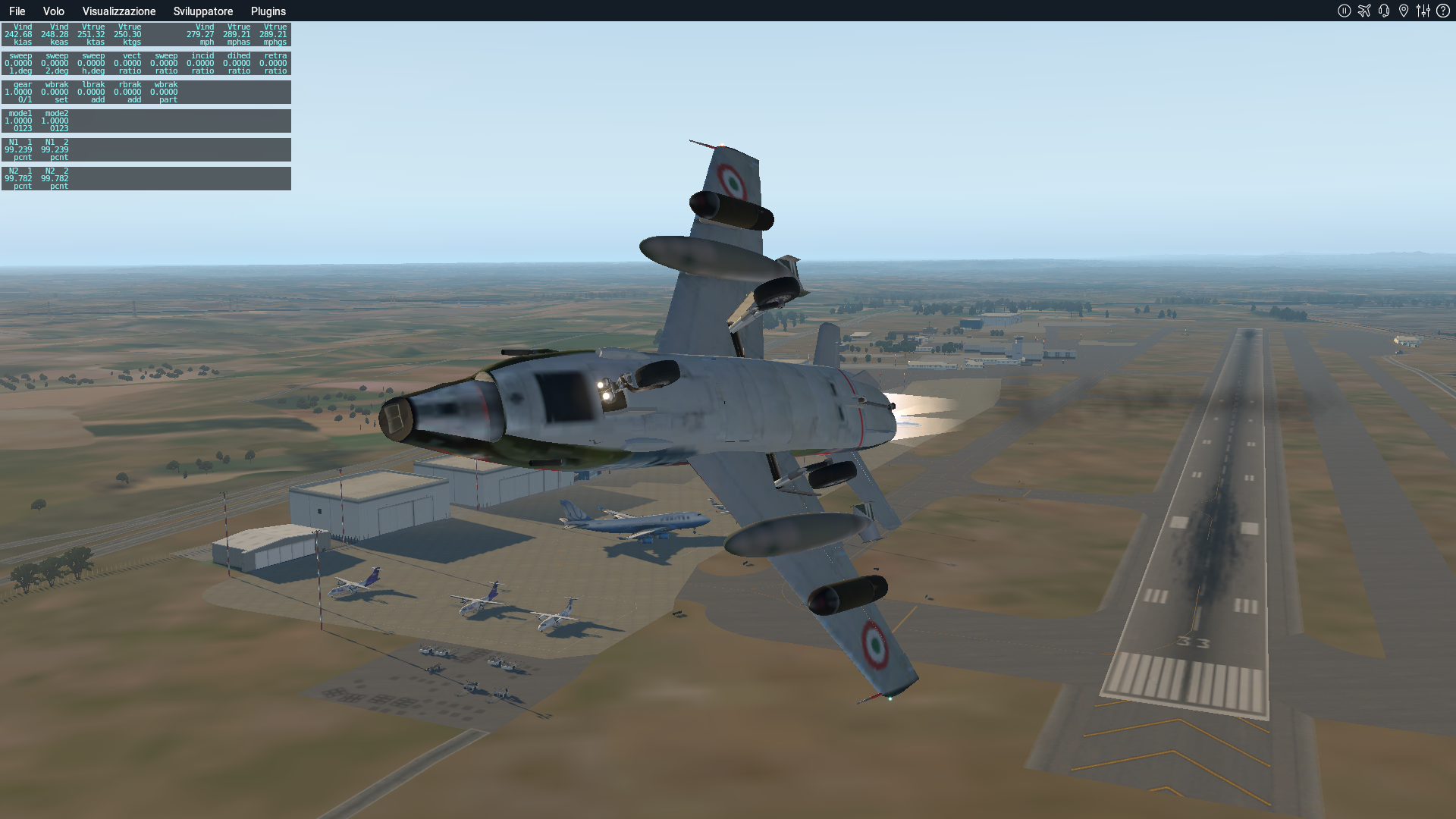Open help with the question mark icon
The image size is (1456, 819).
pyautogui.click(x=1443, y=11)
